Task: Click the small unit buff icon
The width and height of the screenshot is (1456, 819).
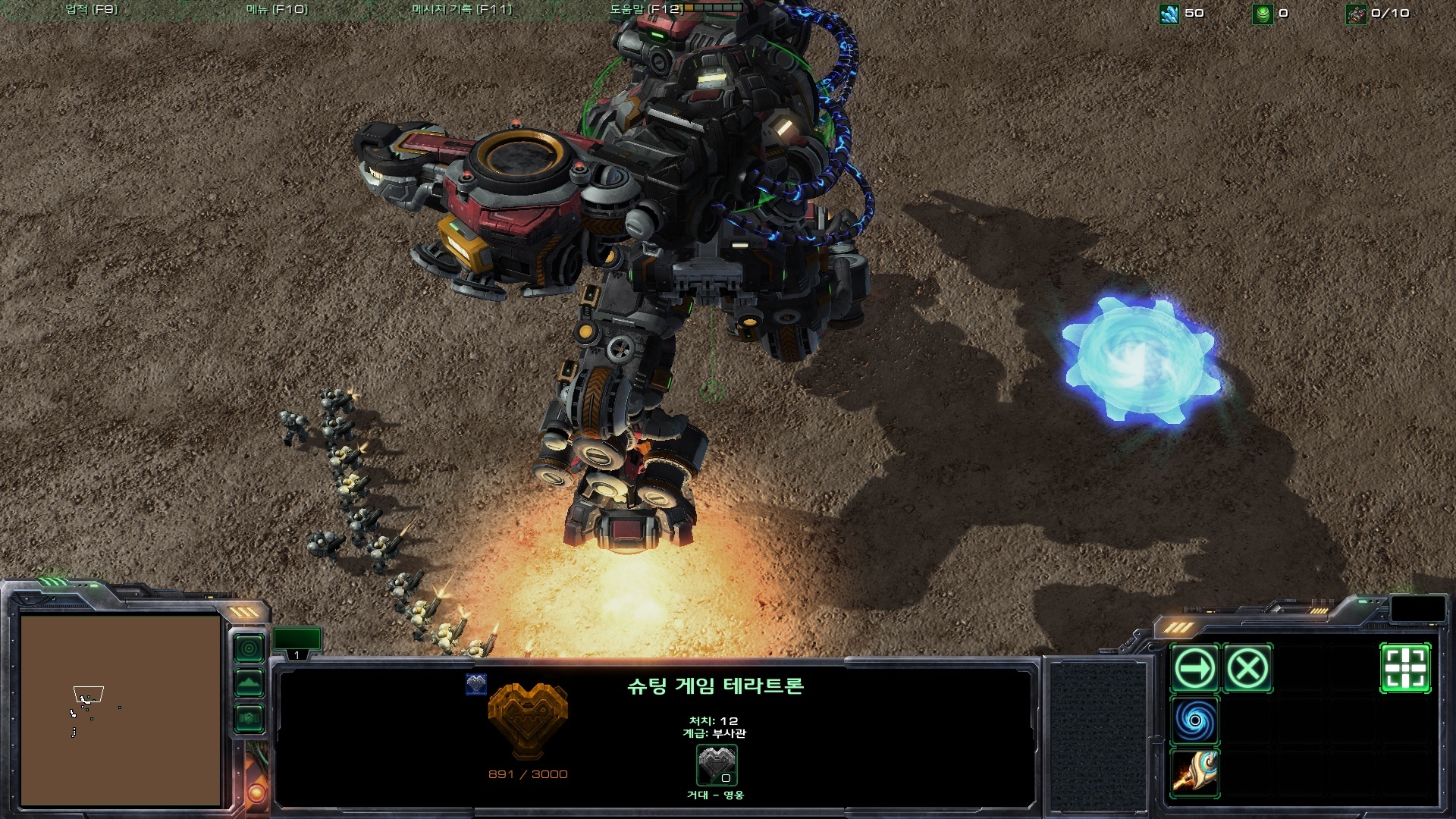Action: pos(476,684)
